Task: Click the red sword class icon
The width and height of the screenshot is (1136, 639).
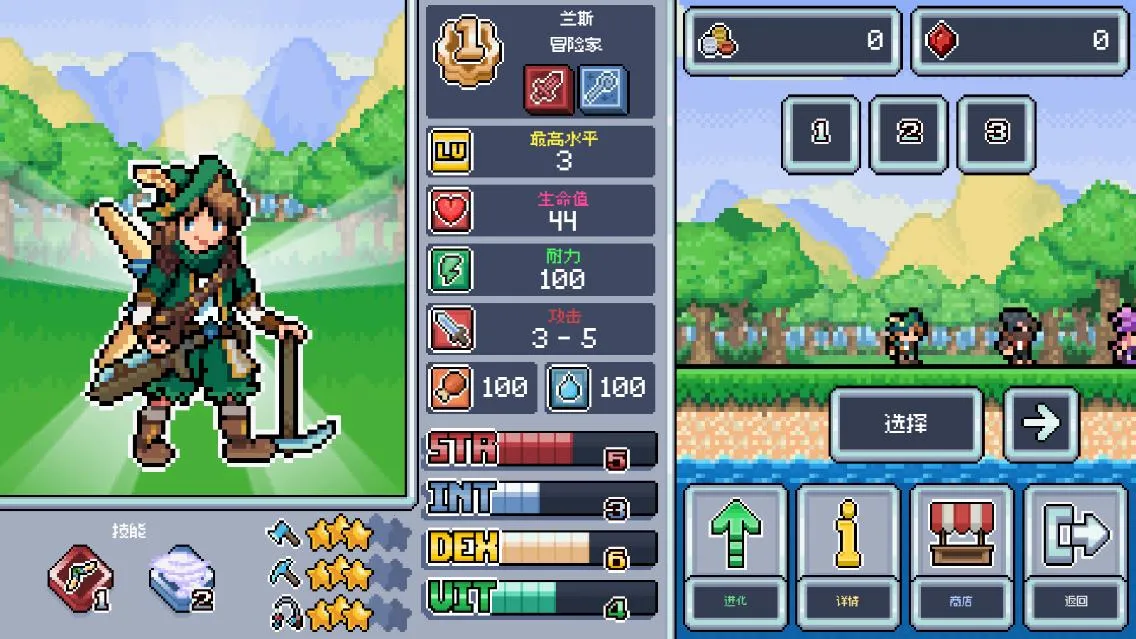Action: click(549, 91)
